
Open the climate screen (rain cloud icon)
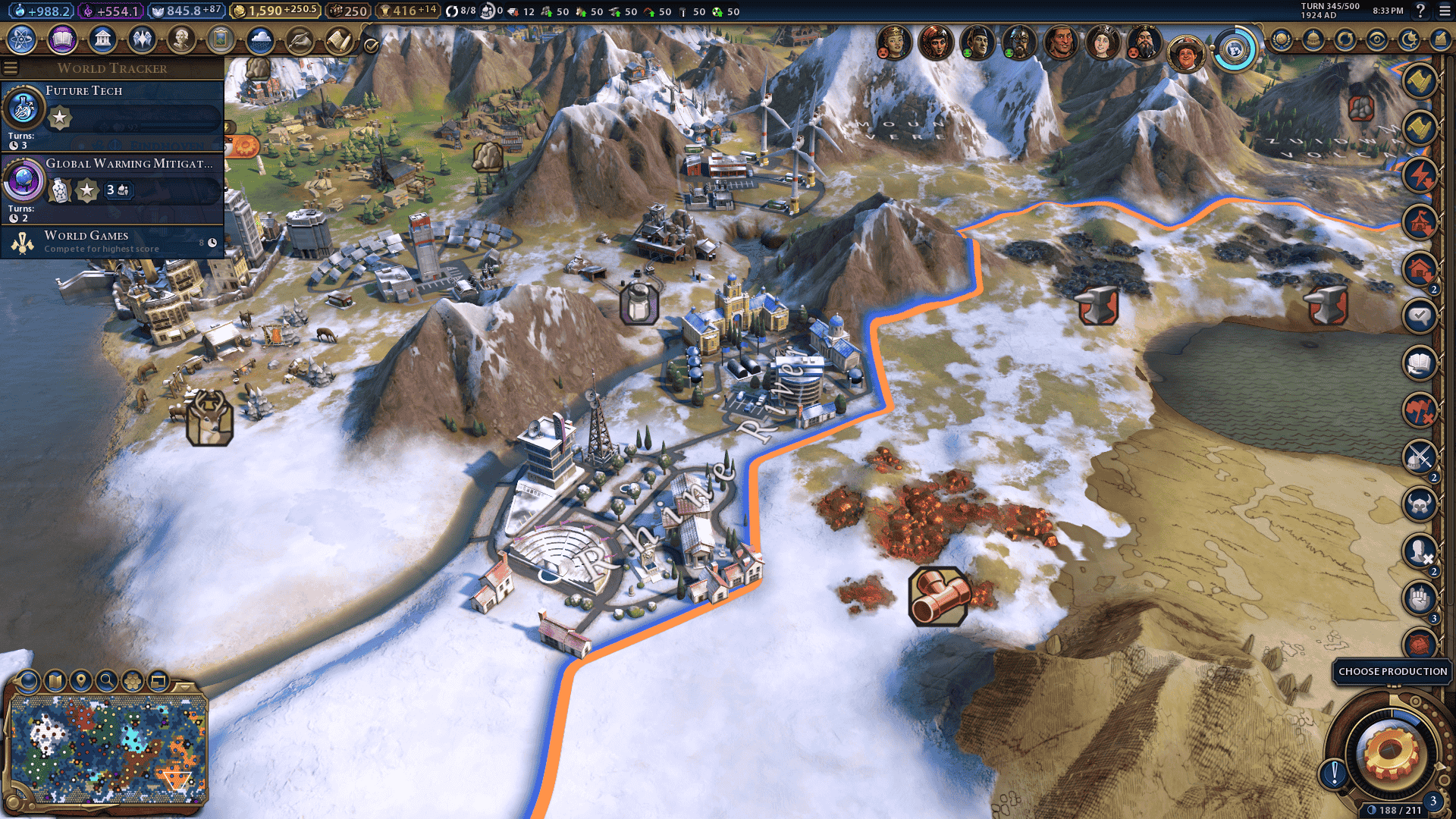260,39
